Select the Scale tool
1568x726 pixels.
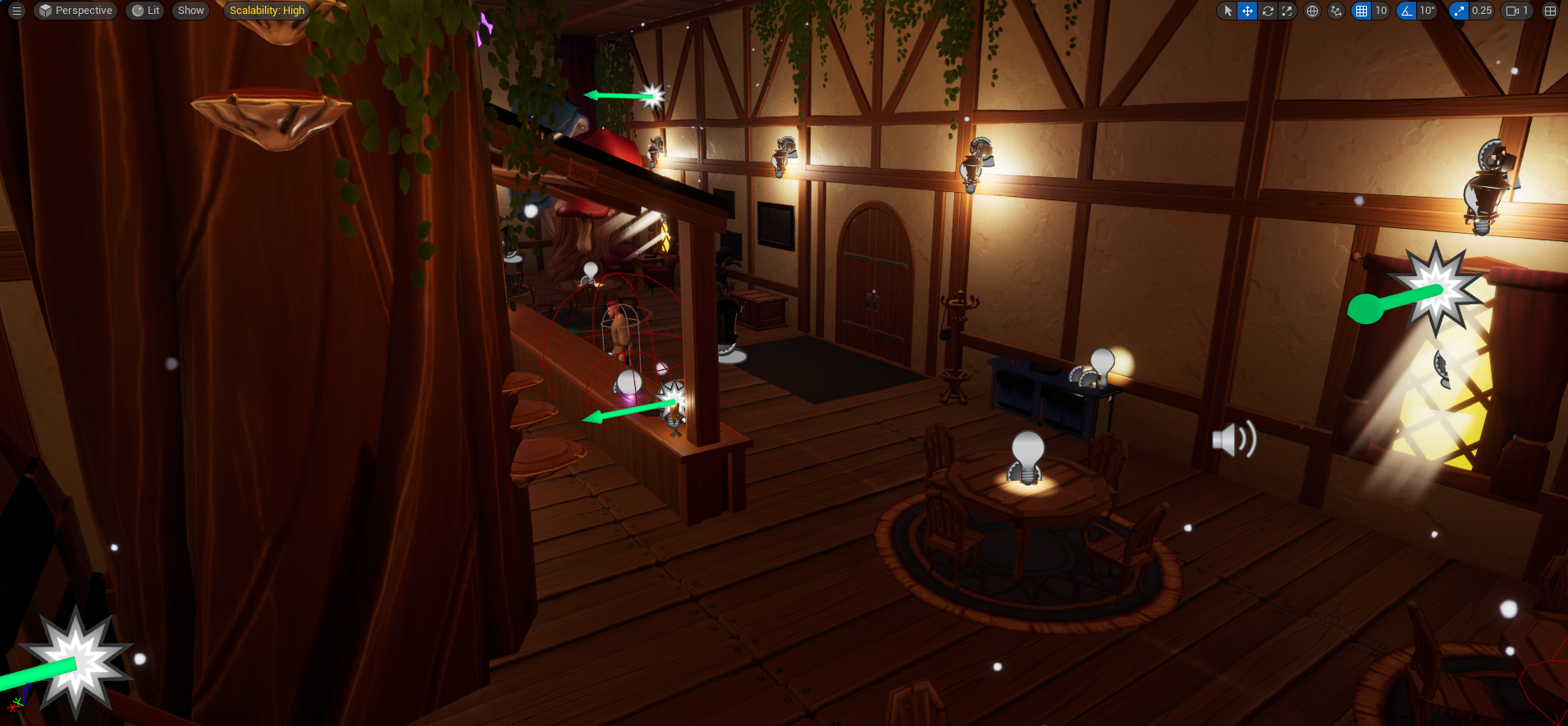coord(1287,11)
